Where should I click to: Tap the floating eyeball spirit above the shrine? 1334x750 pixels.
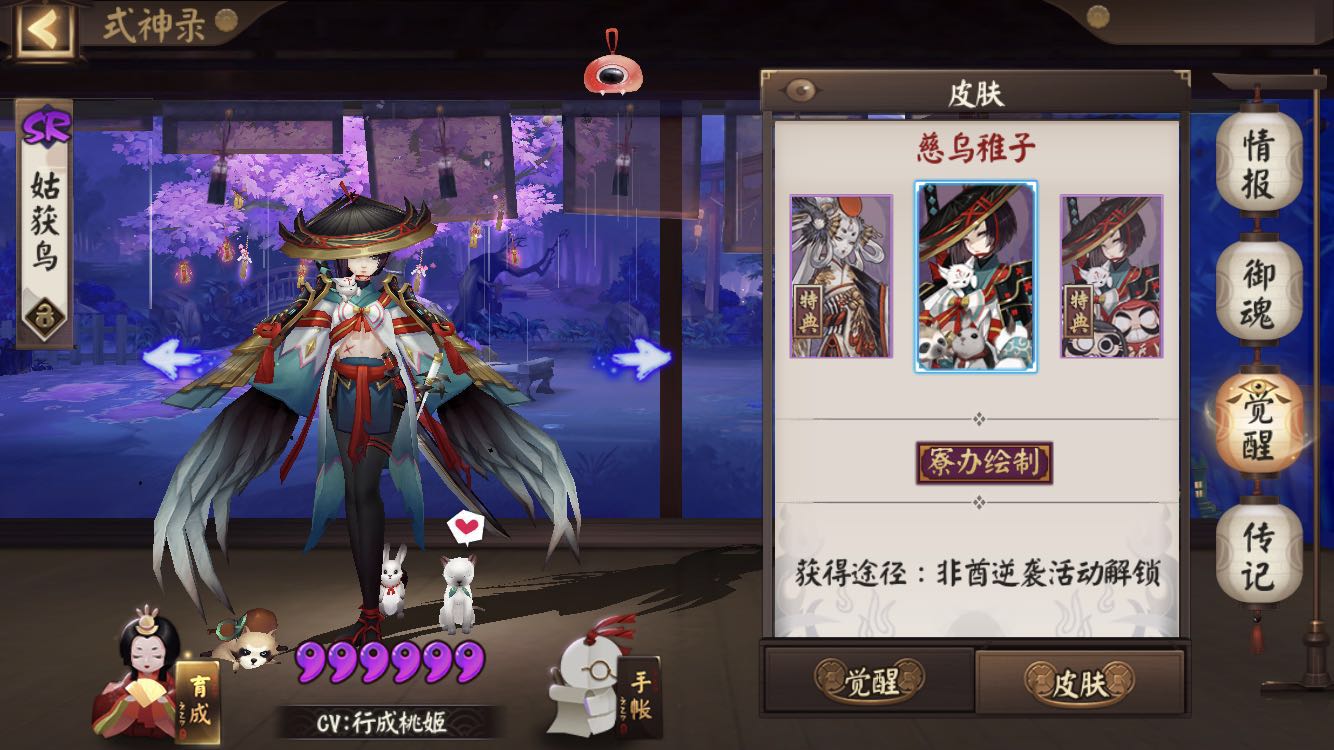[x=612, y=72]
